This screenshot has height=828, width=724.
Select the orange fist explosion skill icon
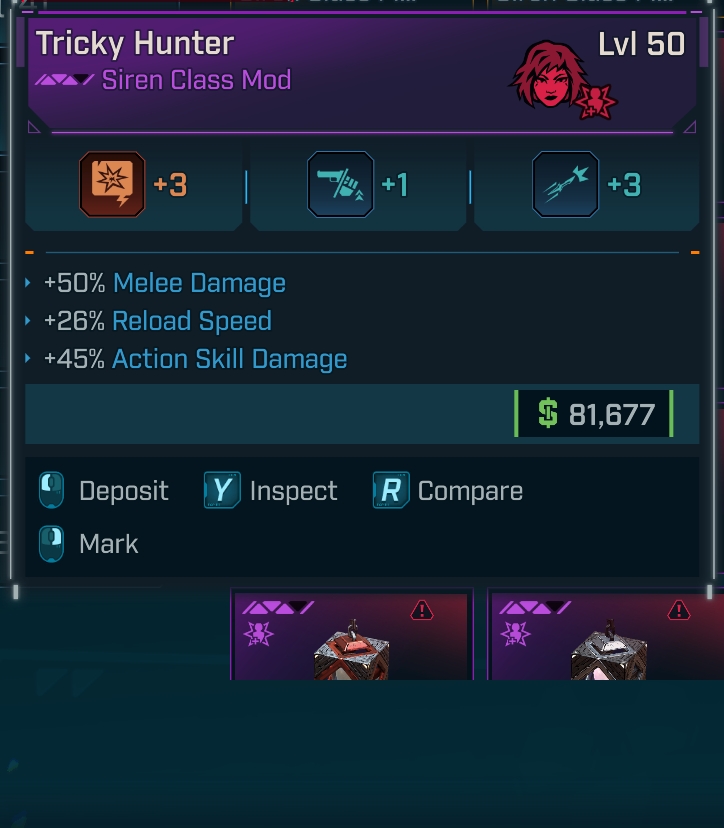[x=112, y=185]
